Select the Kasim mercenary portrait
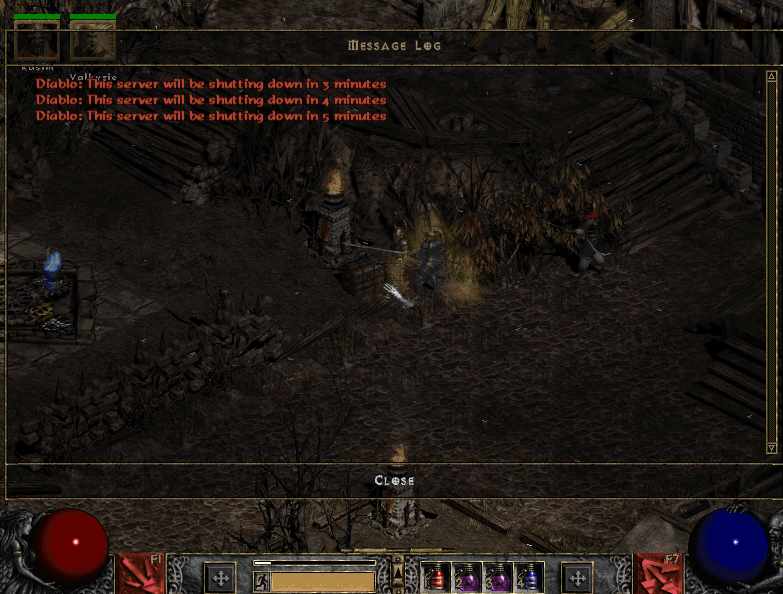The image size is (783, 594). click(36, 40)
